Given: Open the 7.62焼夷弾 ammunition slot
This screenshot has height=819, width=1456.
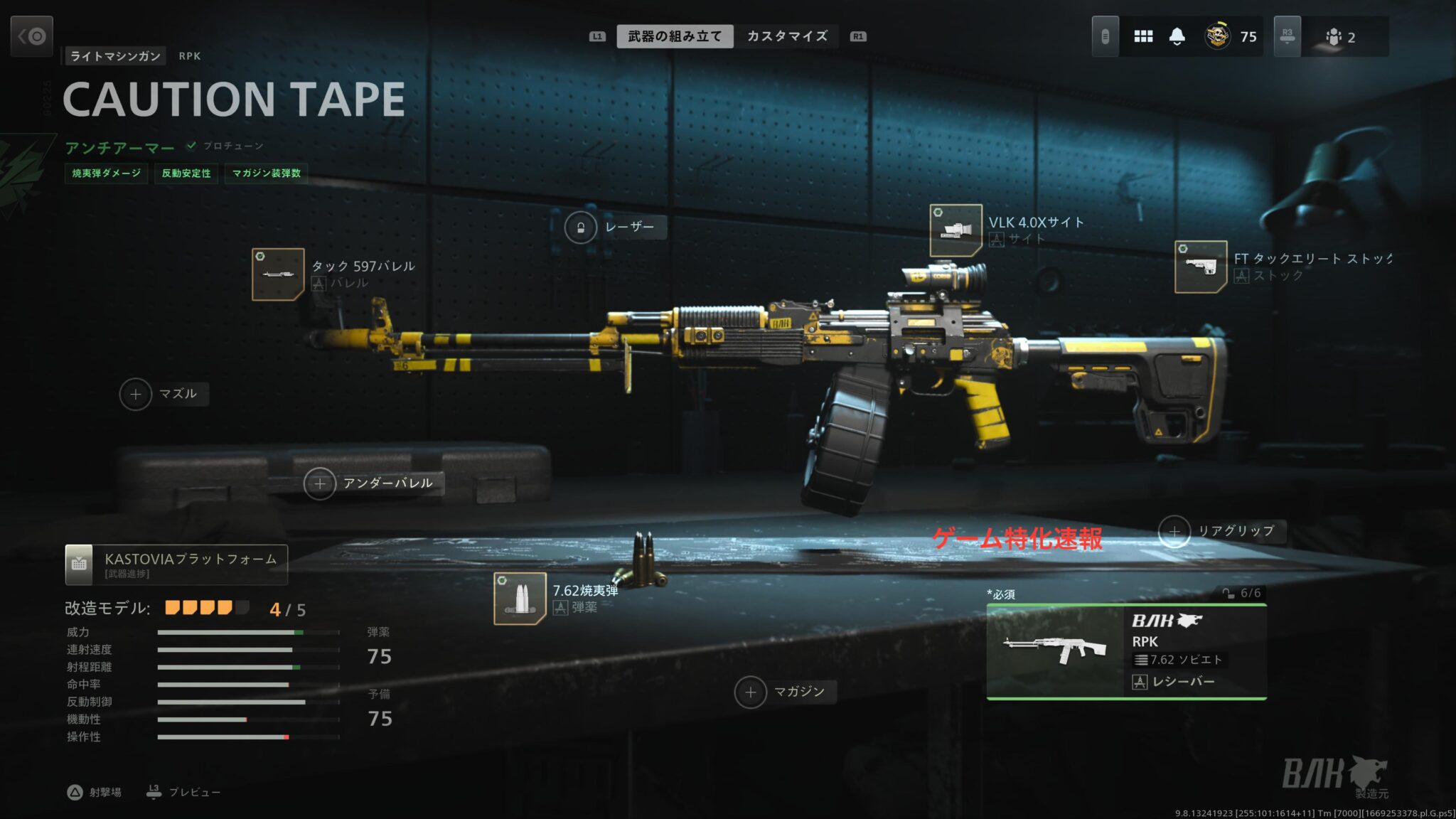Looking at the screenshot, I should coord(520,599).
